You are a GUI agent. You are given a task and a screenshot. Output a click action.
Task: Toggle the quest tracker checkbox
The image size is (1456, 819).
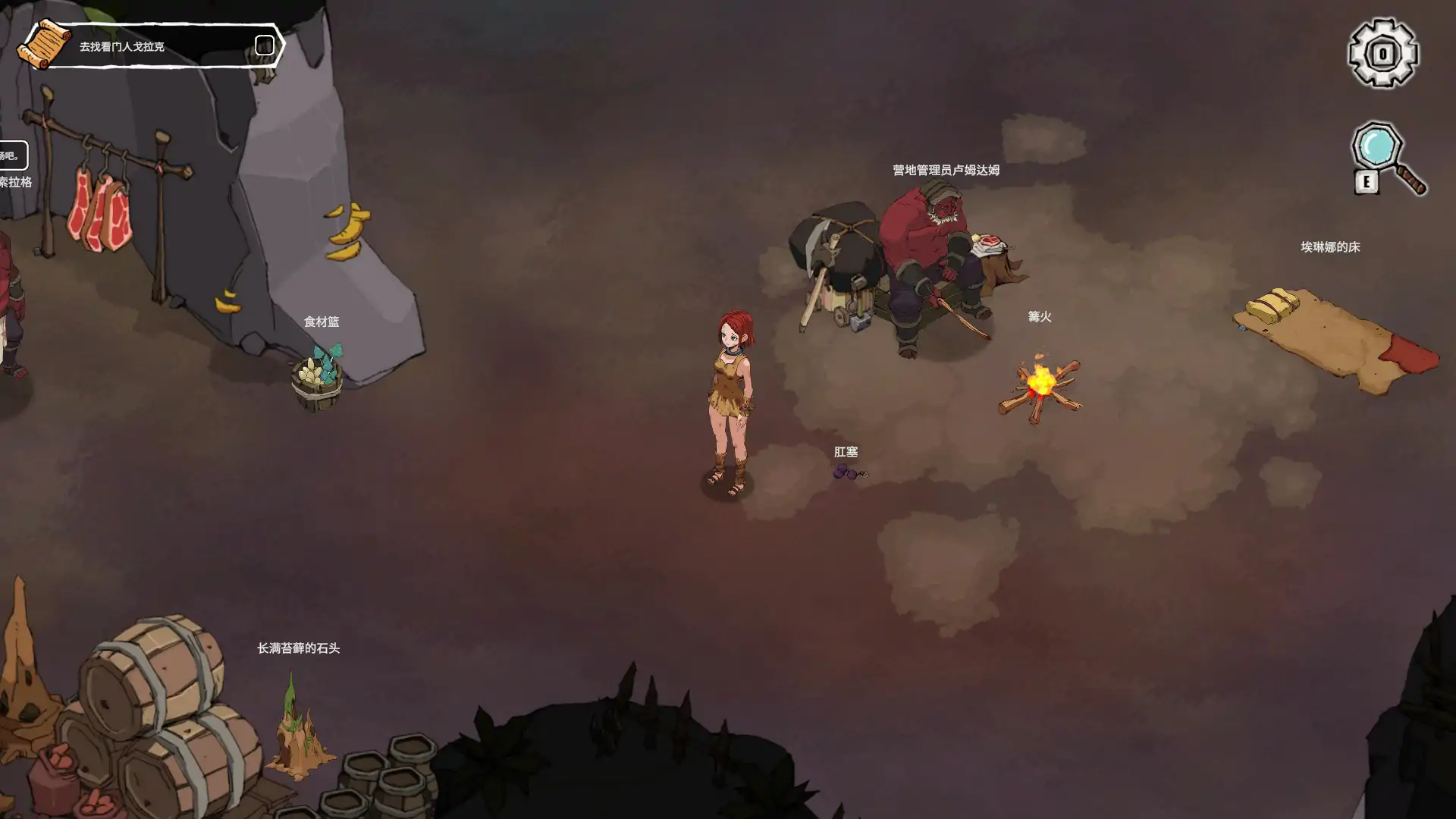pyautogui.click(x=264, y=45)
